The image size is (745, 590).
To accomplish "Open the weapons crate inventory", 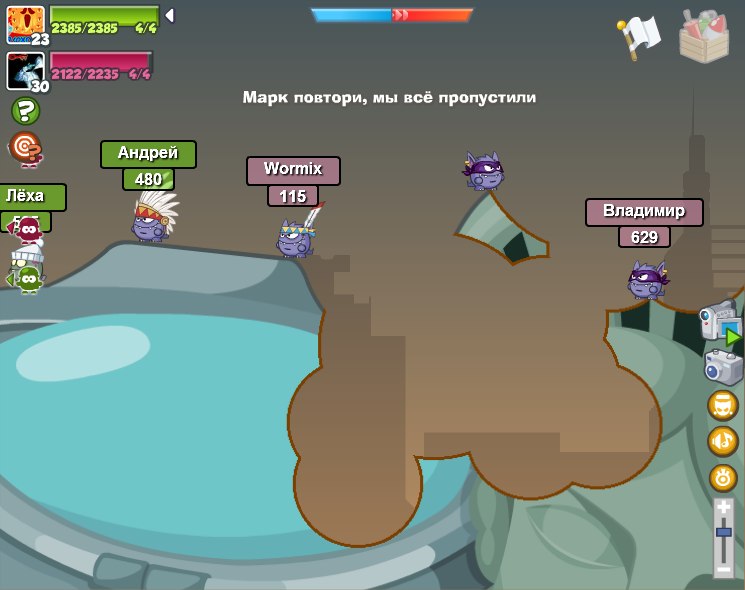I will (704, 37).
